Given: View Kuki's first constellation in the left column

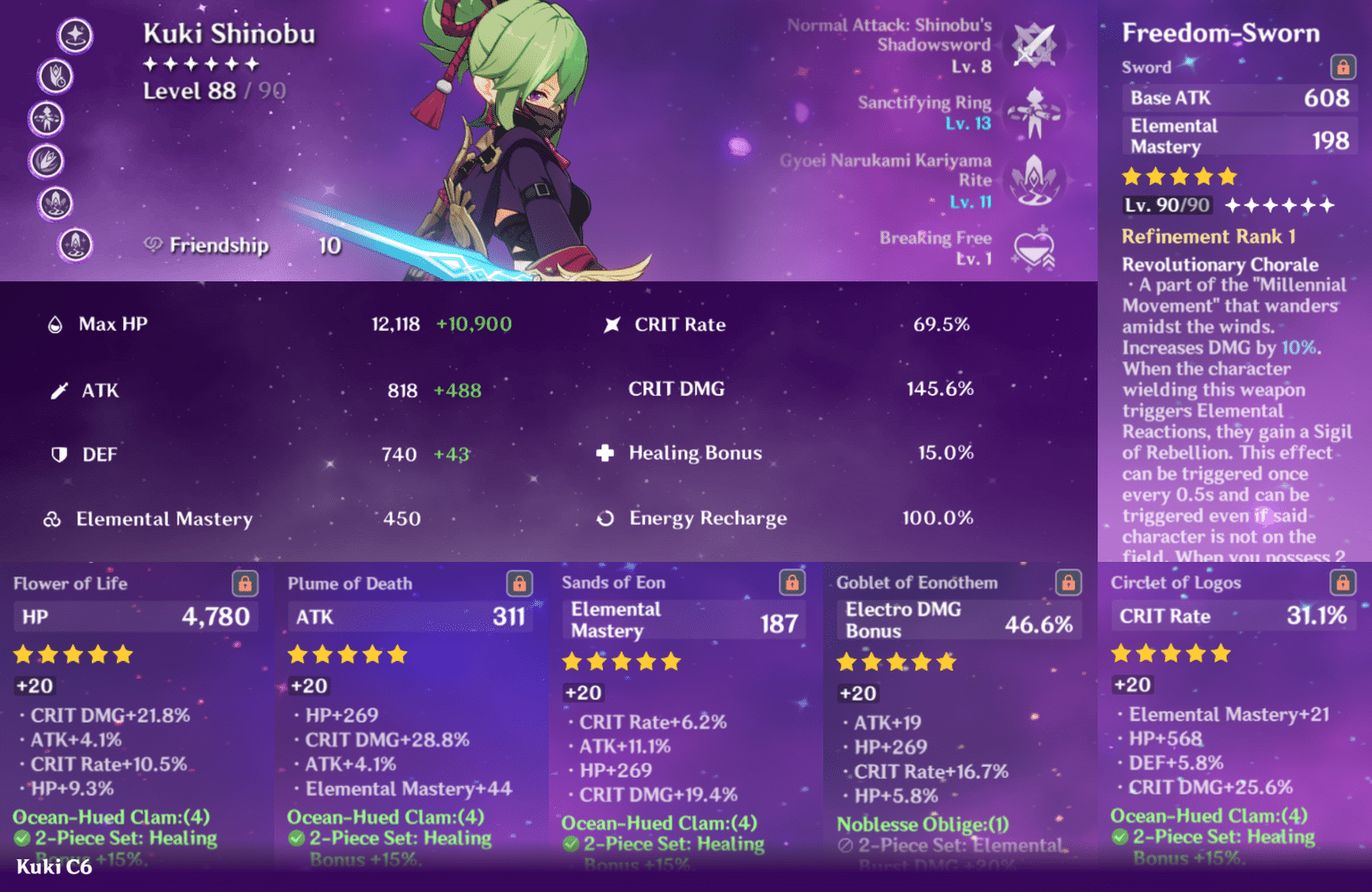Looking at the screenshot, I should tap(75, 36).
